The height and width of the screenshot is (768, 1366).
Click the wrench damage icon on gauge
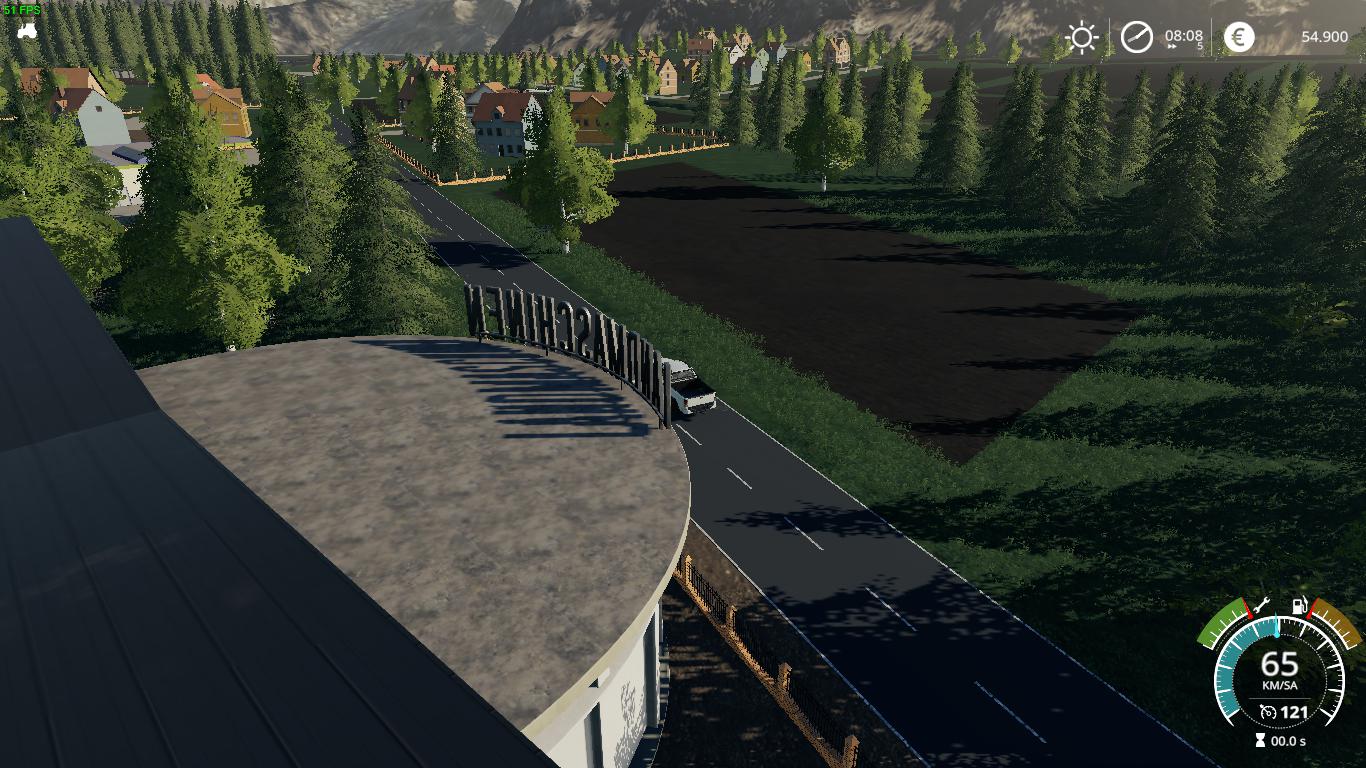(x=1261, y=604)
